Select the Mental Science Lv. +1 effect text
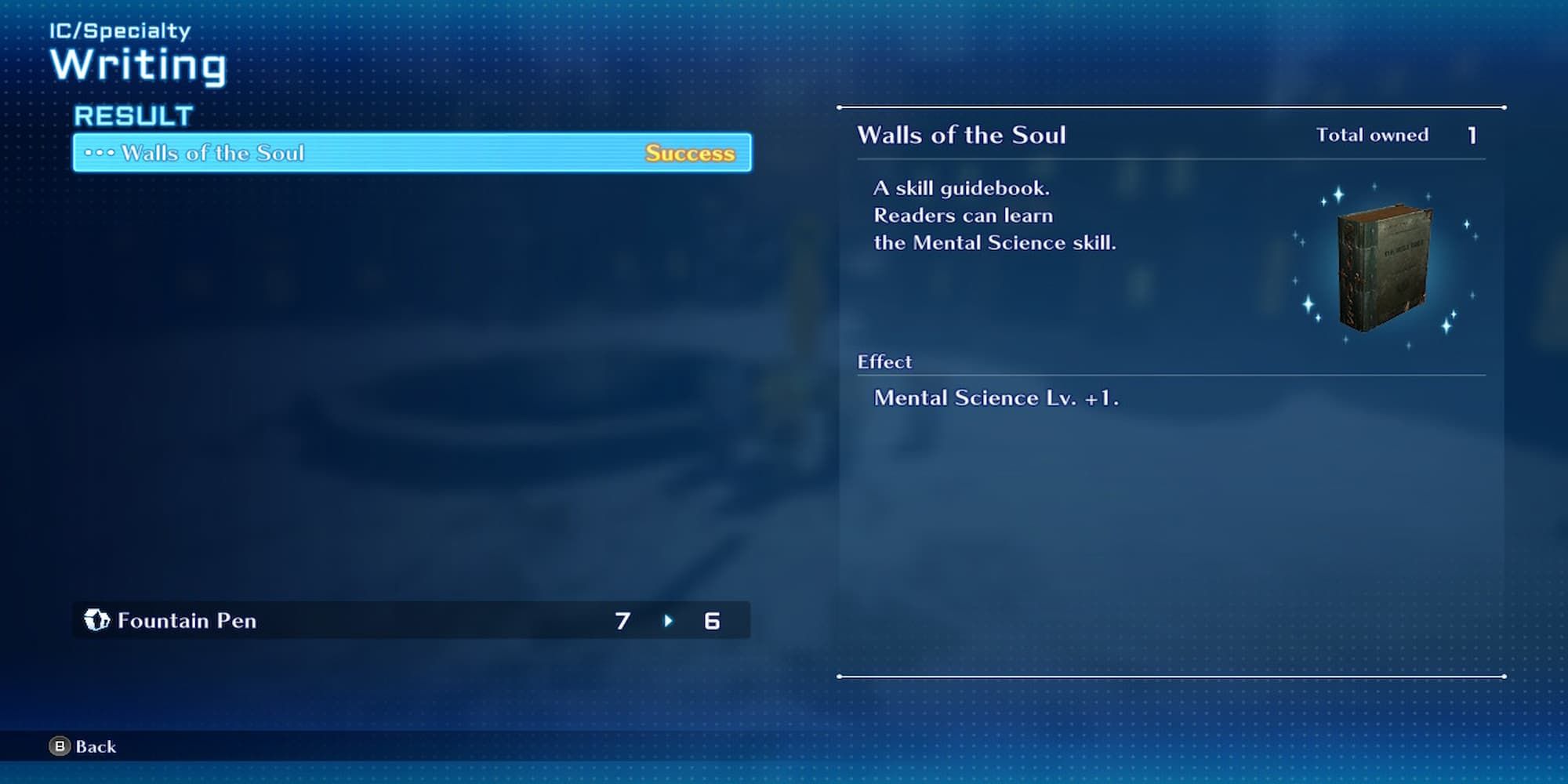The width and height of the screenshot is (1568, 784). coord(997,397)
